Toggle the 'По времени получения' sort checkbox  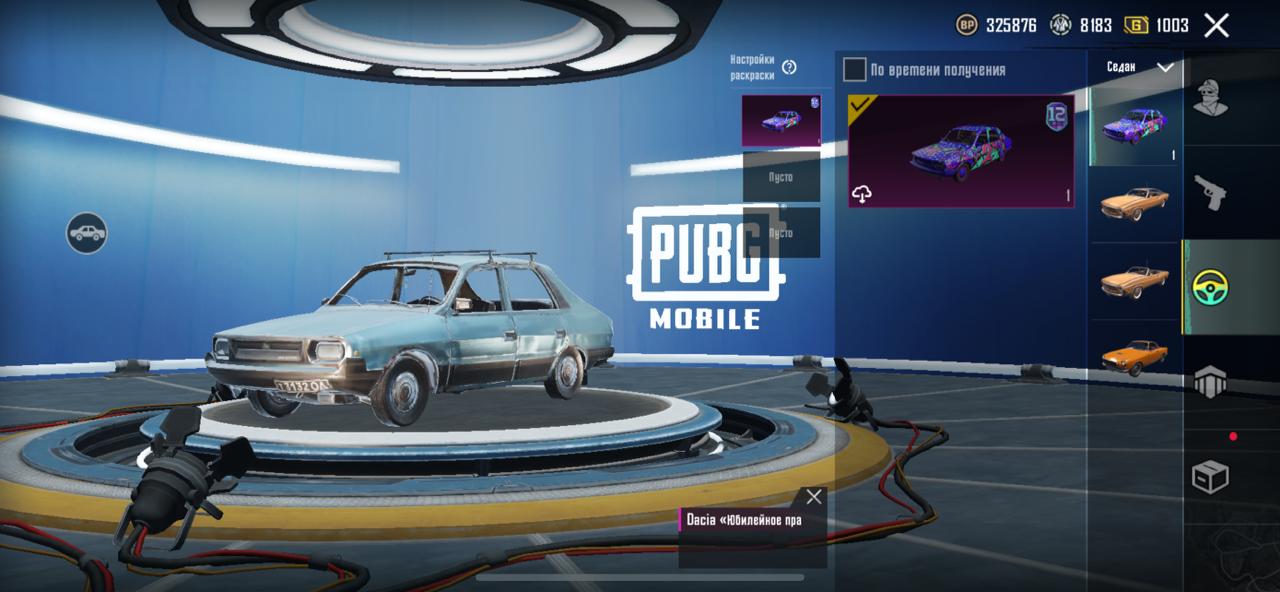click(x=854, y=69)
